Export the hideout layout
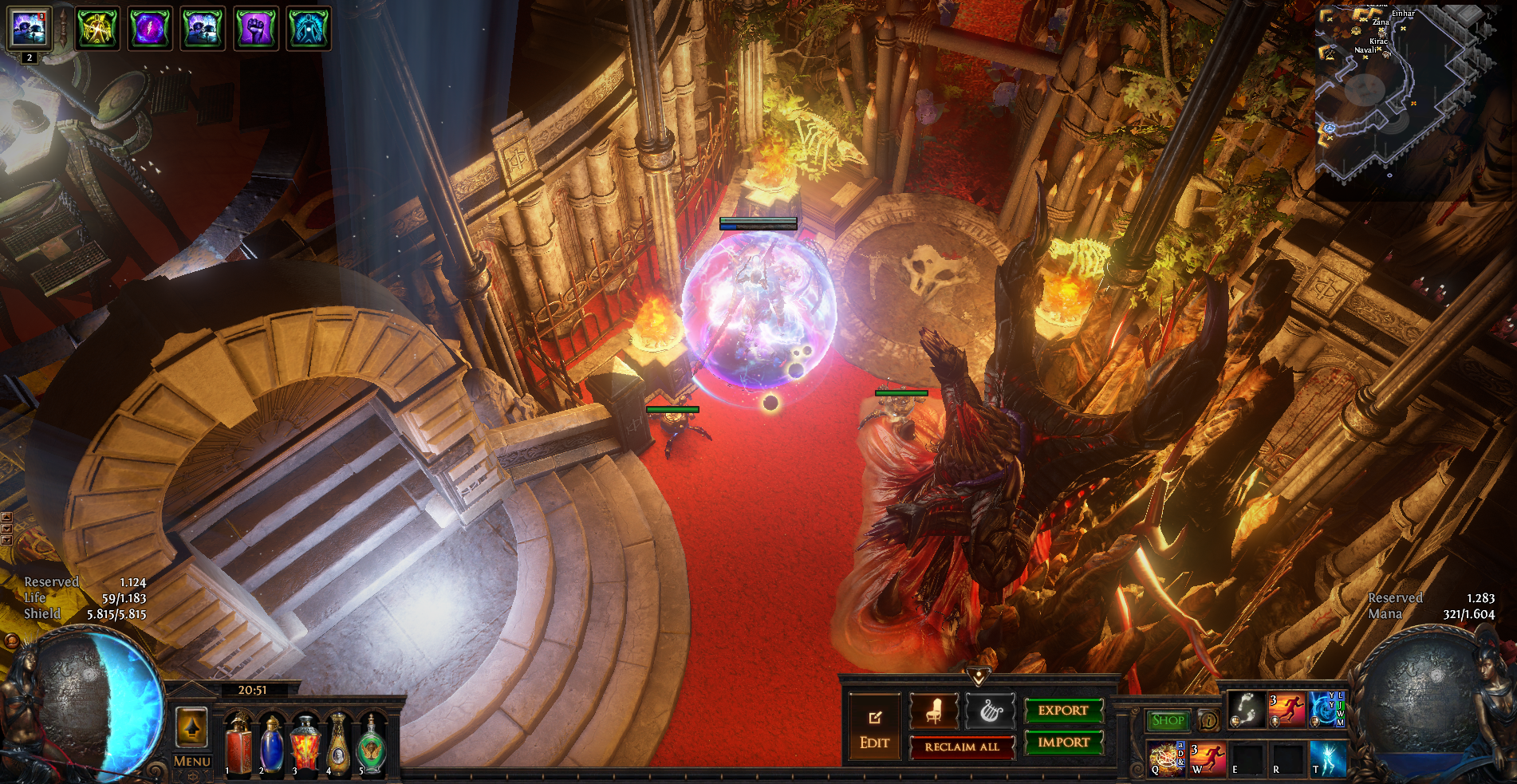Image resolution: width=1517 pixels, height=784 pixels. (1063, 710)
